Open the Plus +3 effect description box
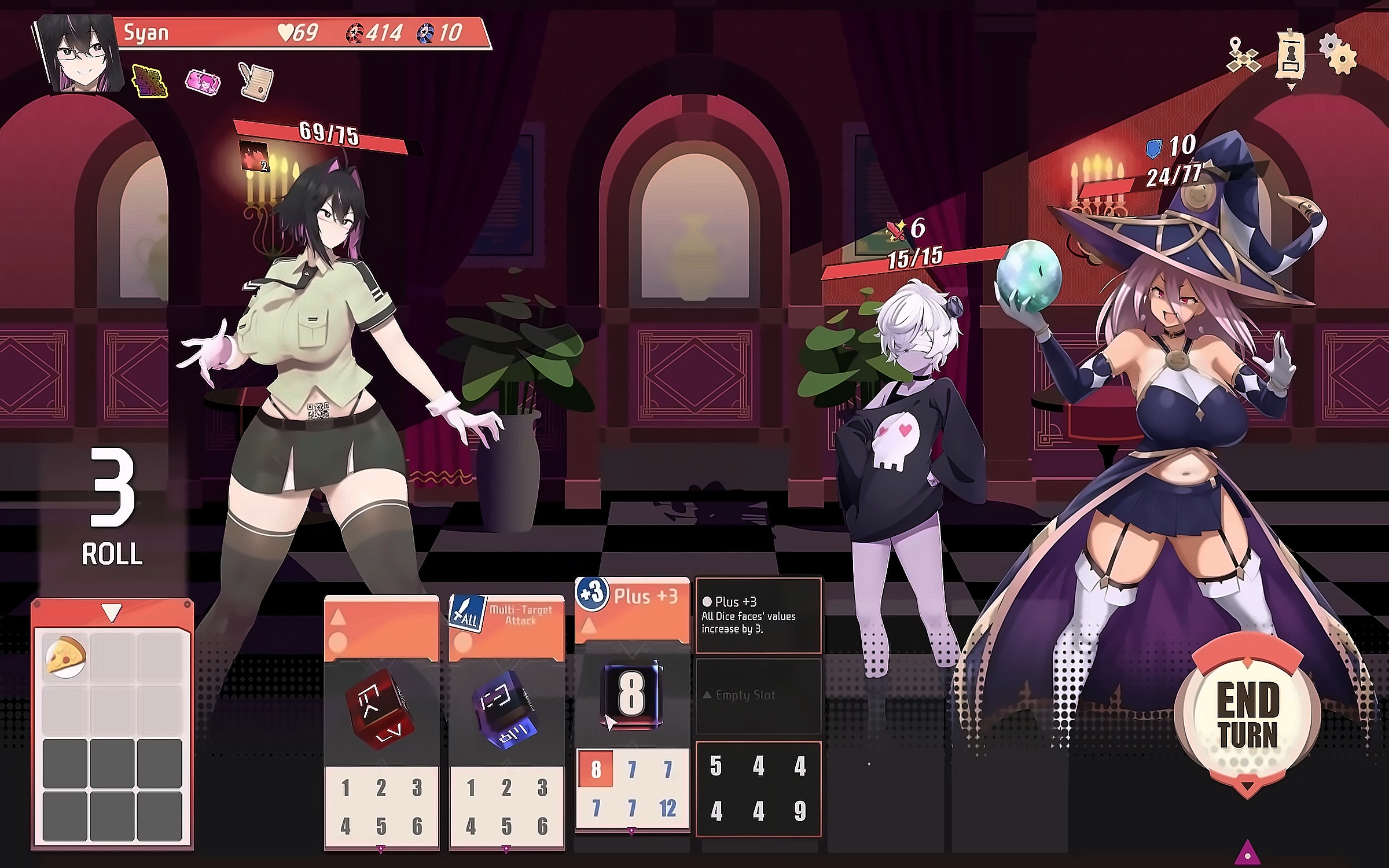The height and width of the screenshot is (868, 1389). (x=758, y=615)
